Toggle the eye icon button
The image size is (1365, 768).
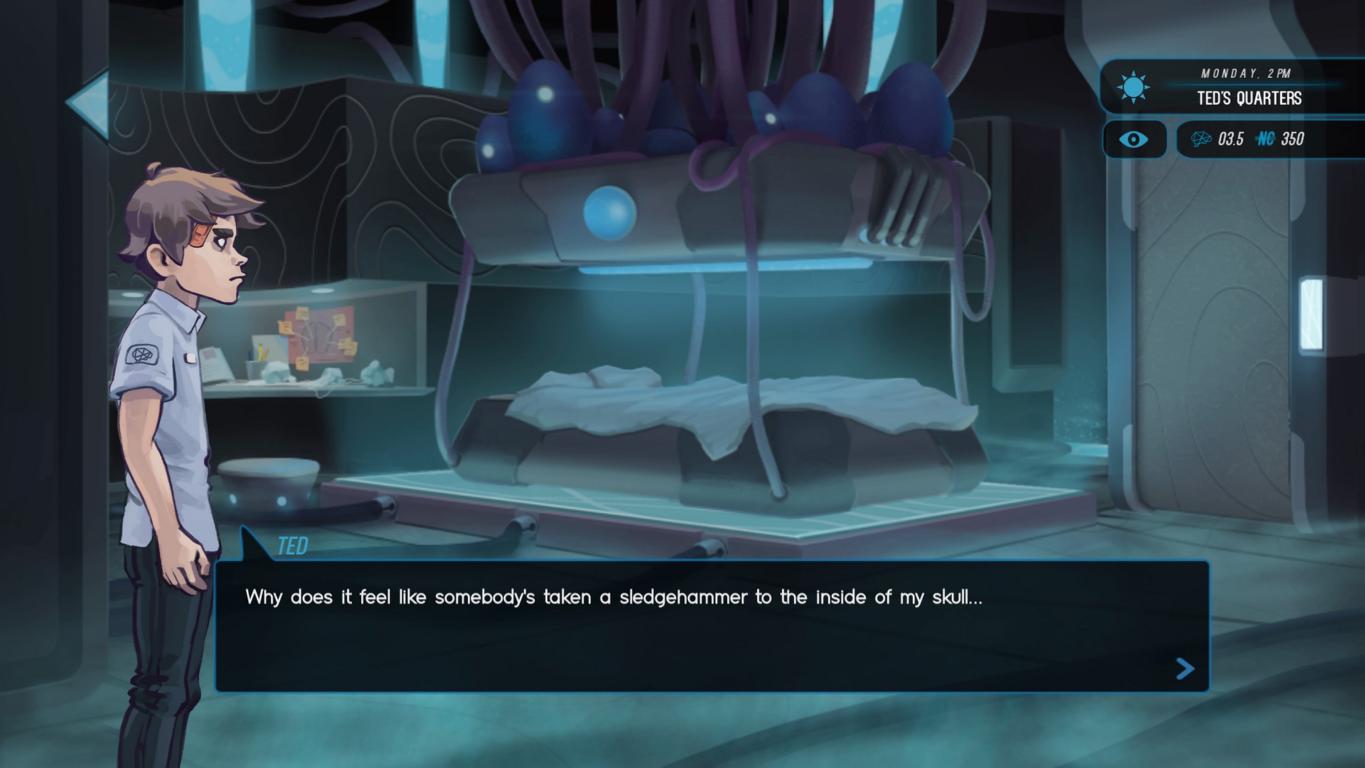point(1133,139)
